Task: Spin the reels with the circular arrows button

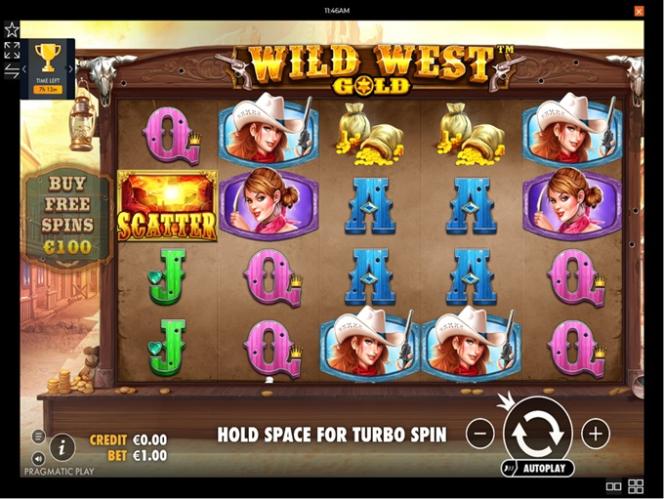Action: (x=538, y=433)
